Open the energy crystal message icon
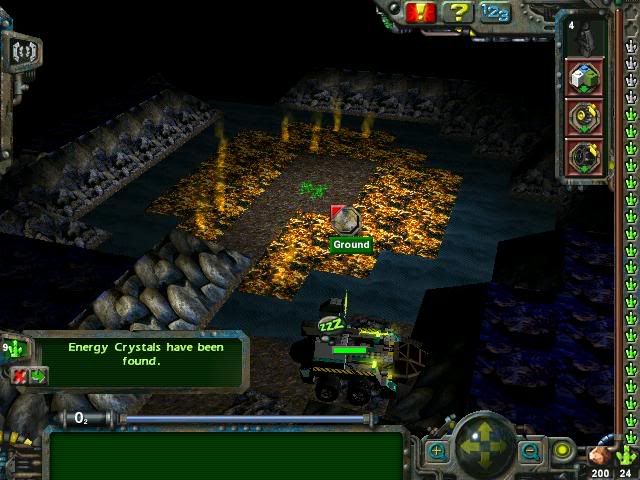The width and height of the screenshot is (640, 480). tap(17, 350)
